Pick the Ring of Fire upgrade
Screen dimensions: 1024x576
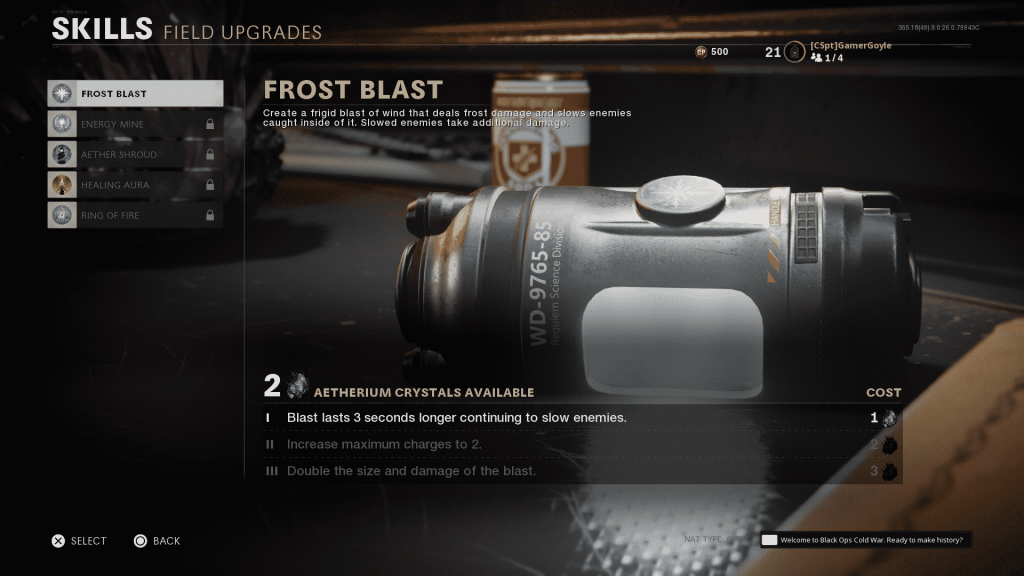coord(135,215)
